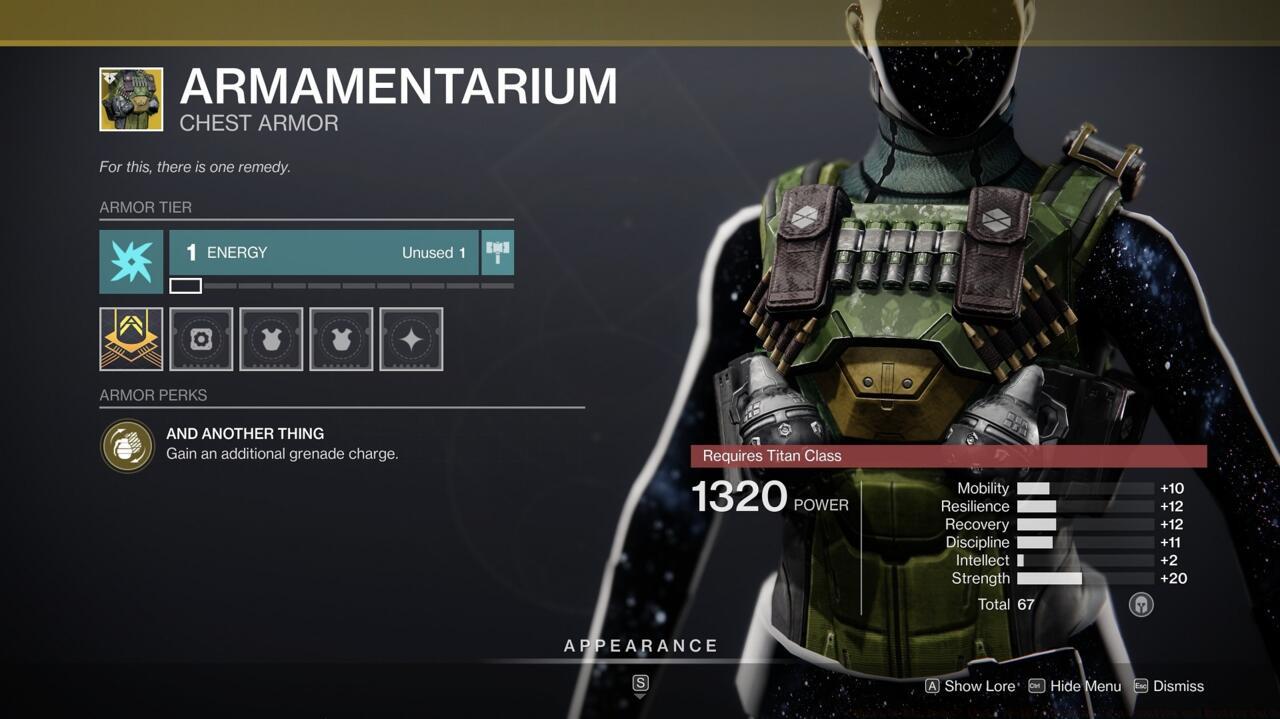1280x719 pixels.
Task: Open the yellow chevron exotic socket
Action: (131, 339)
